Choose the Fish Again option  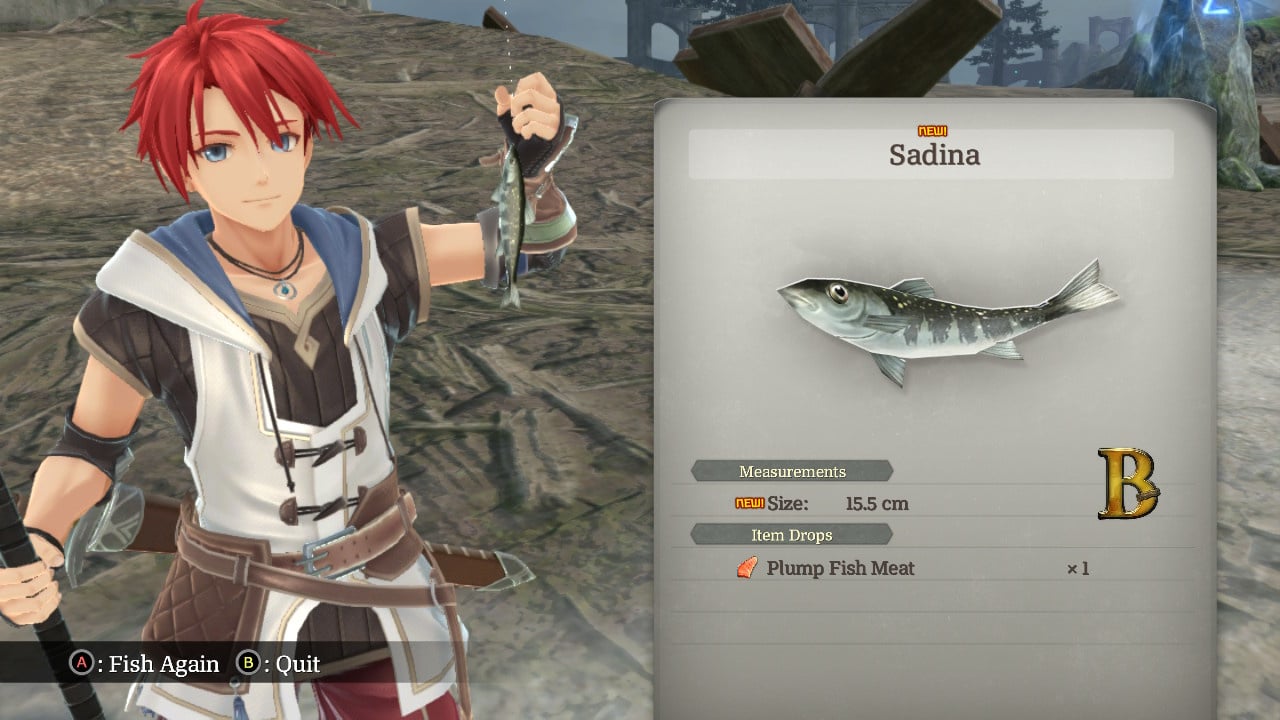pos(146,664)
